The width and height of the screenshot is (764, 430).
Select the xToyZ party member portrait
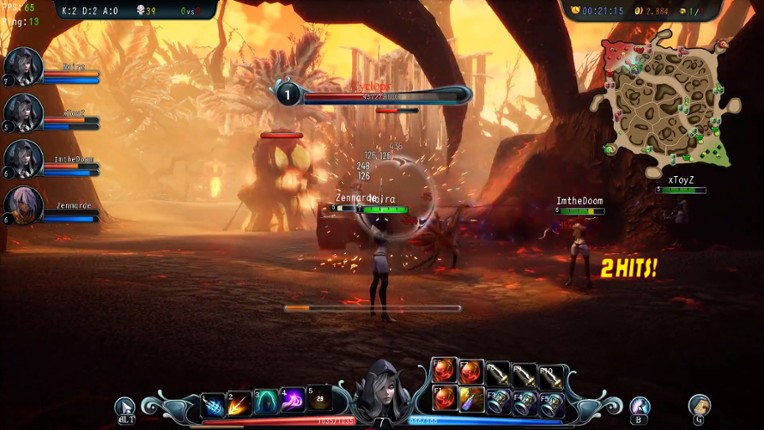coord(23,112)
